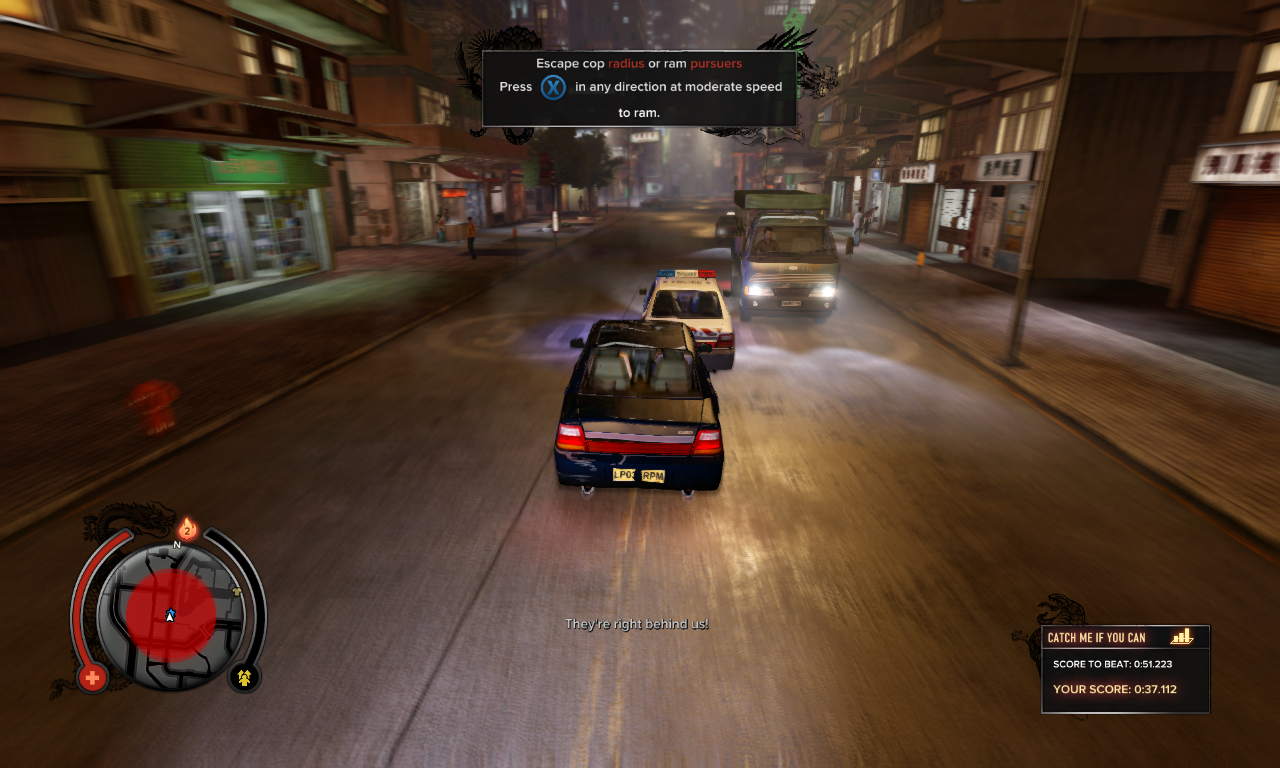This screenshot has width=1280, height=768.
Task: Select the yellow face meter icon
Action: pos(243,678)
